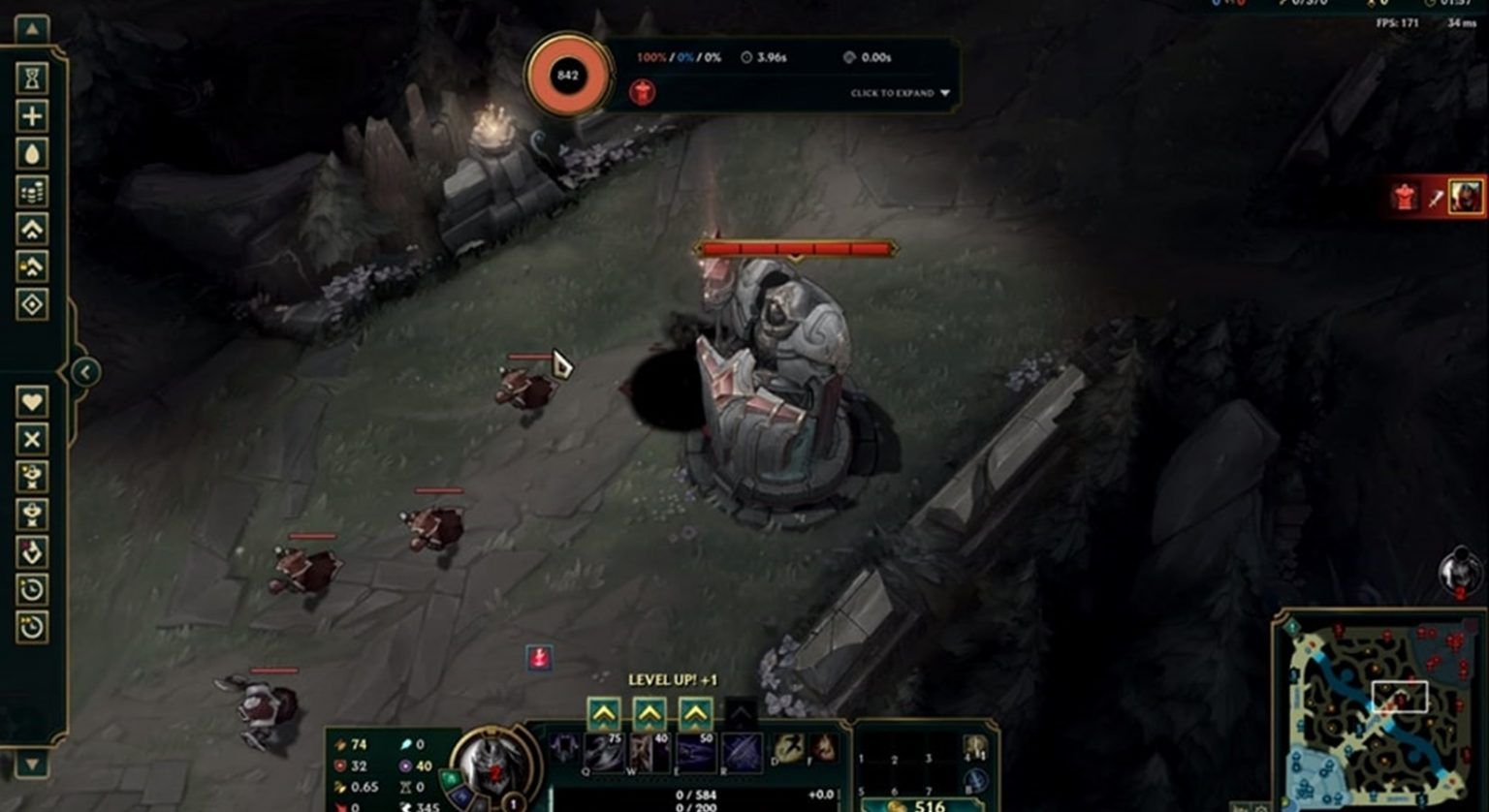Click the X icon practice tool button
Image resolution: width=1489 pixels, height=812 pixels.
pos(32,439)
